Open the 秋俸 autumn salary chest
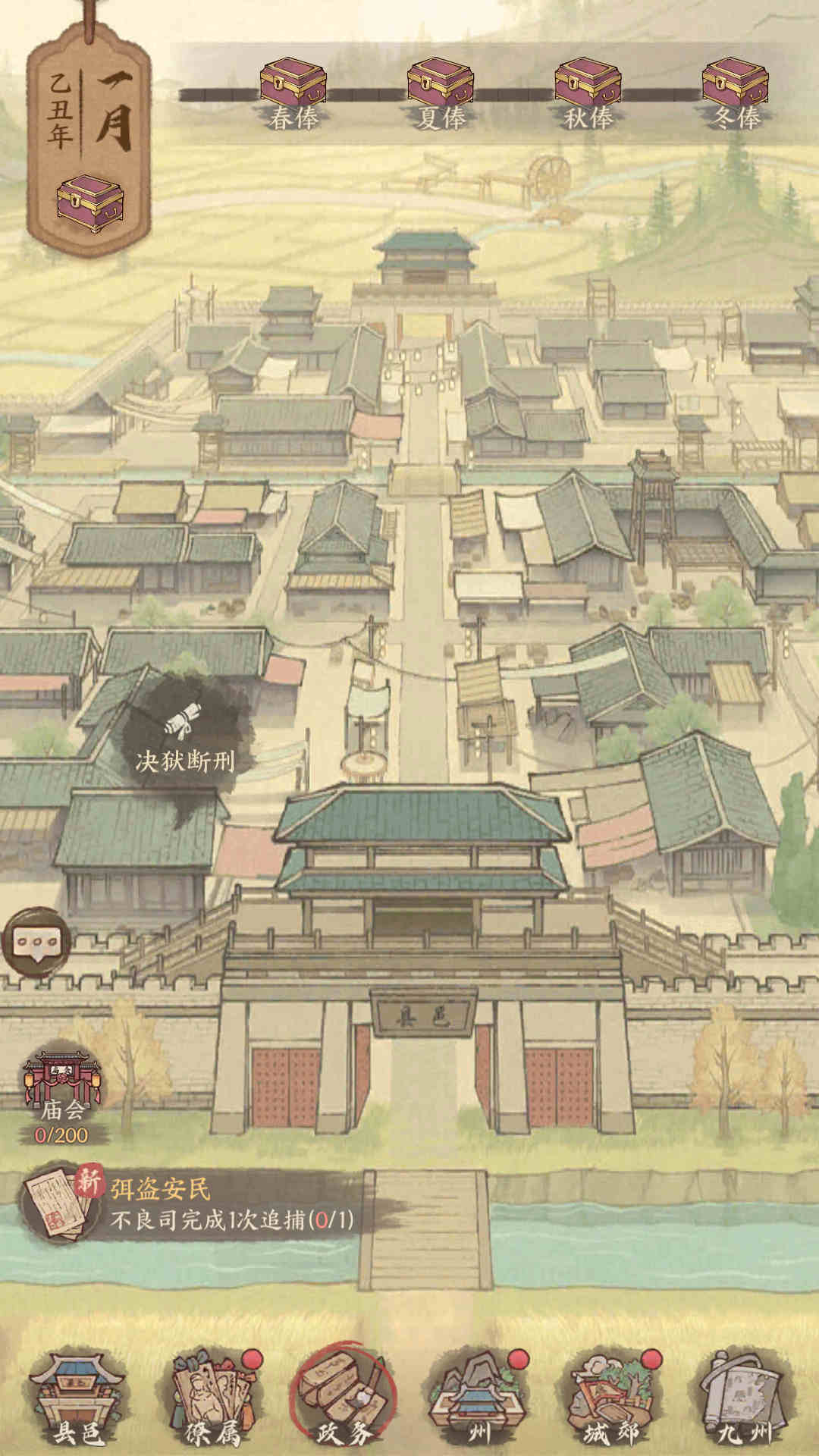819x1456 pixels. tap(588, 85)
